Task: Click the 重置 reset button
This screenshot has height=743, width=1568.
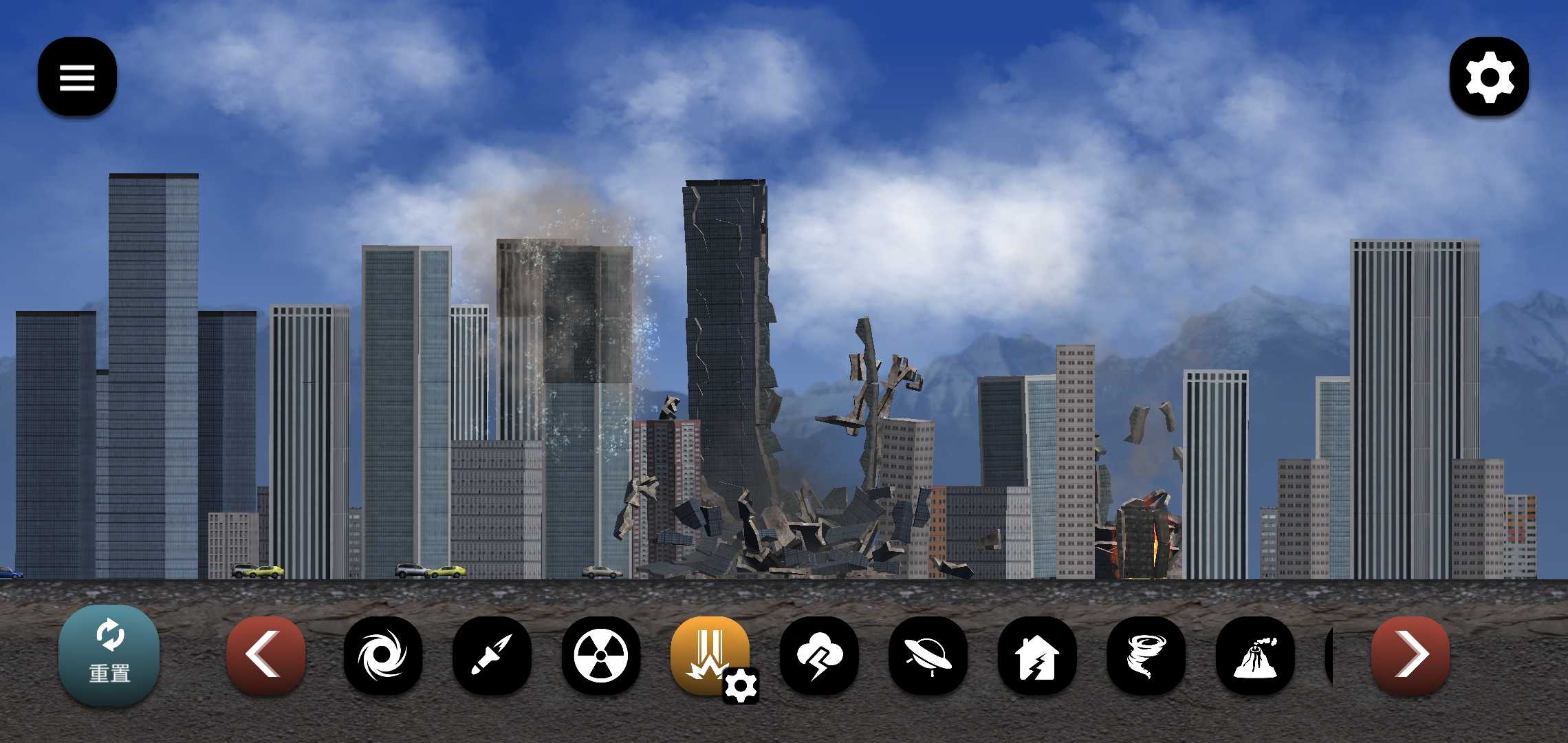Action: tap(109, 655)
